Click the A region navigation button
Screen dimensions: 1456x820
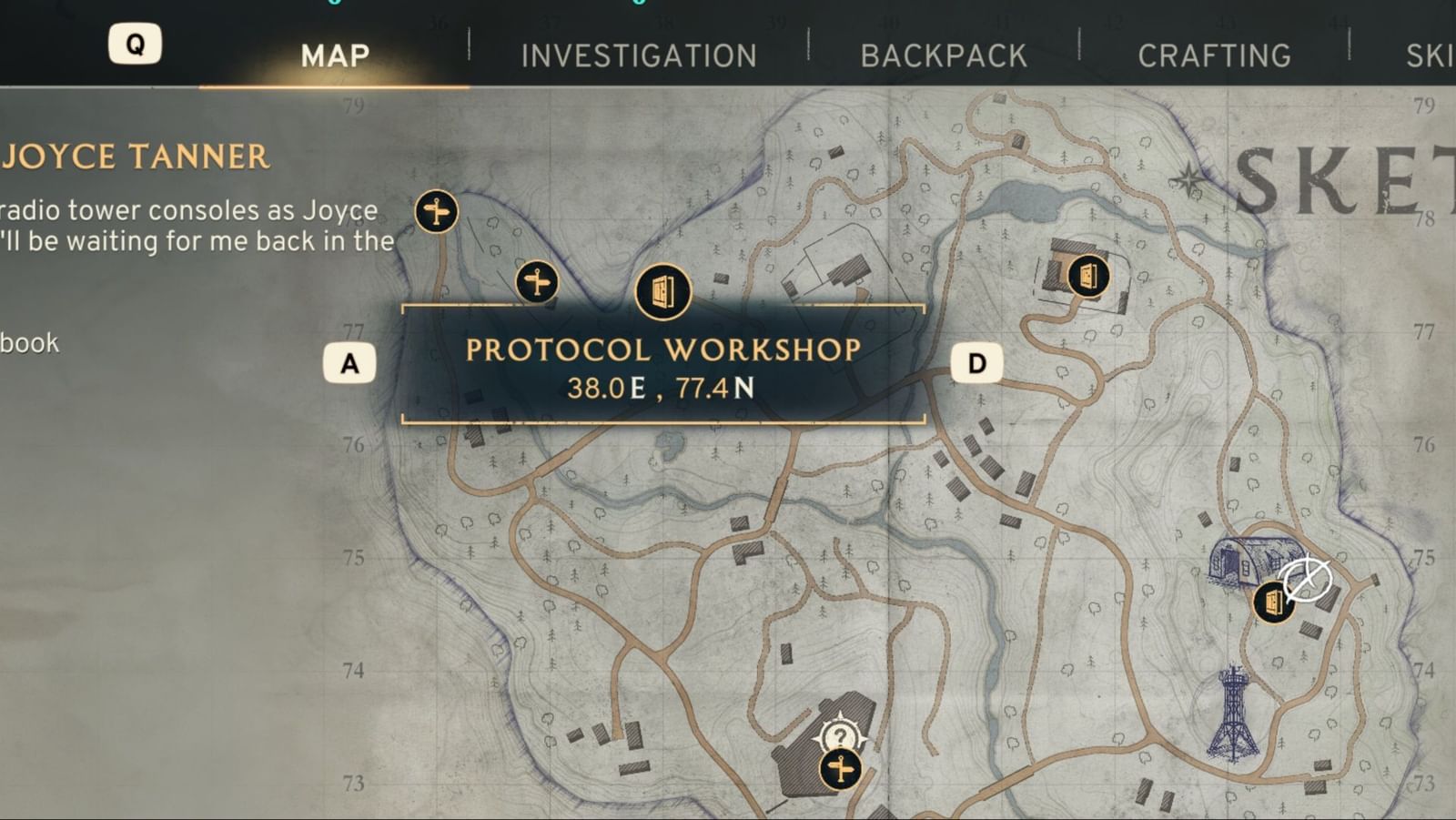click(x=348, y=362)
